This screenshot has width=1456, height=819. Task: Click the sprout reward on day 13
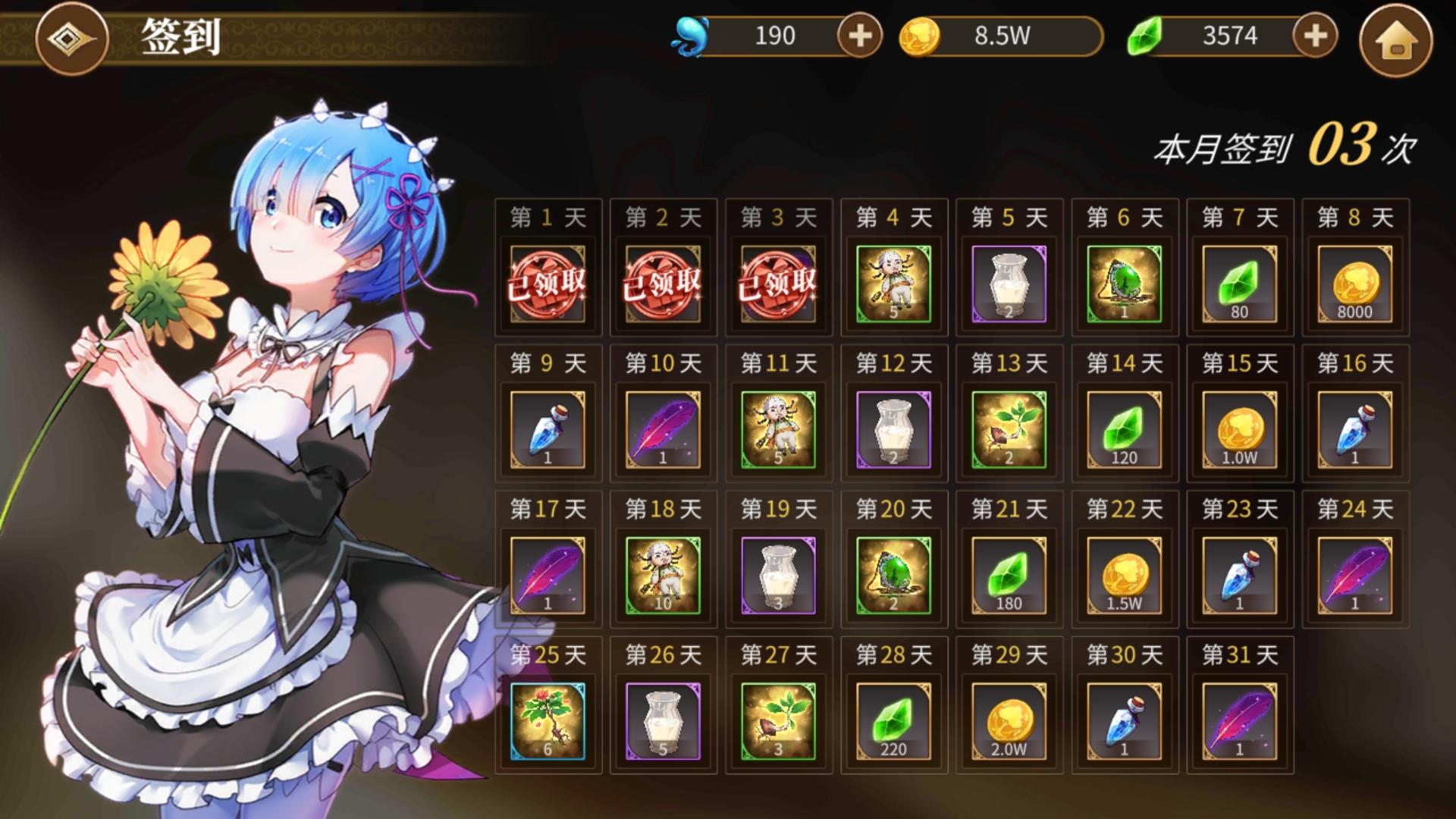click(1008, 430)
